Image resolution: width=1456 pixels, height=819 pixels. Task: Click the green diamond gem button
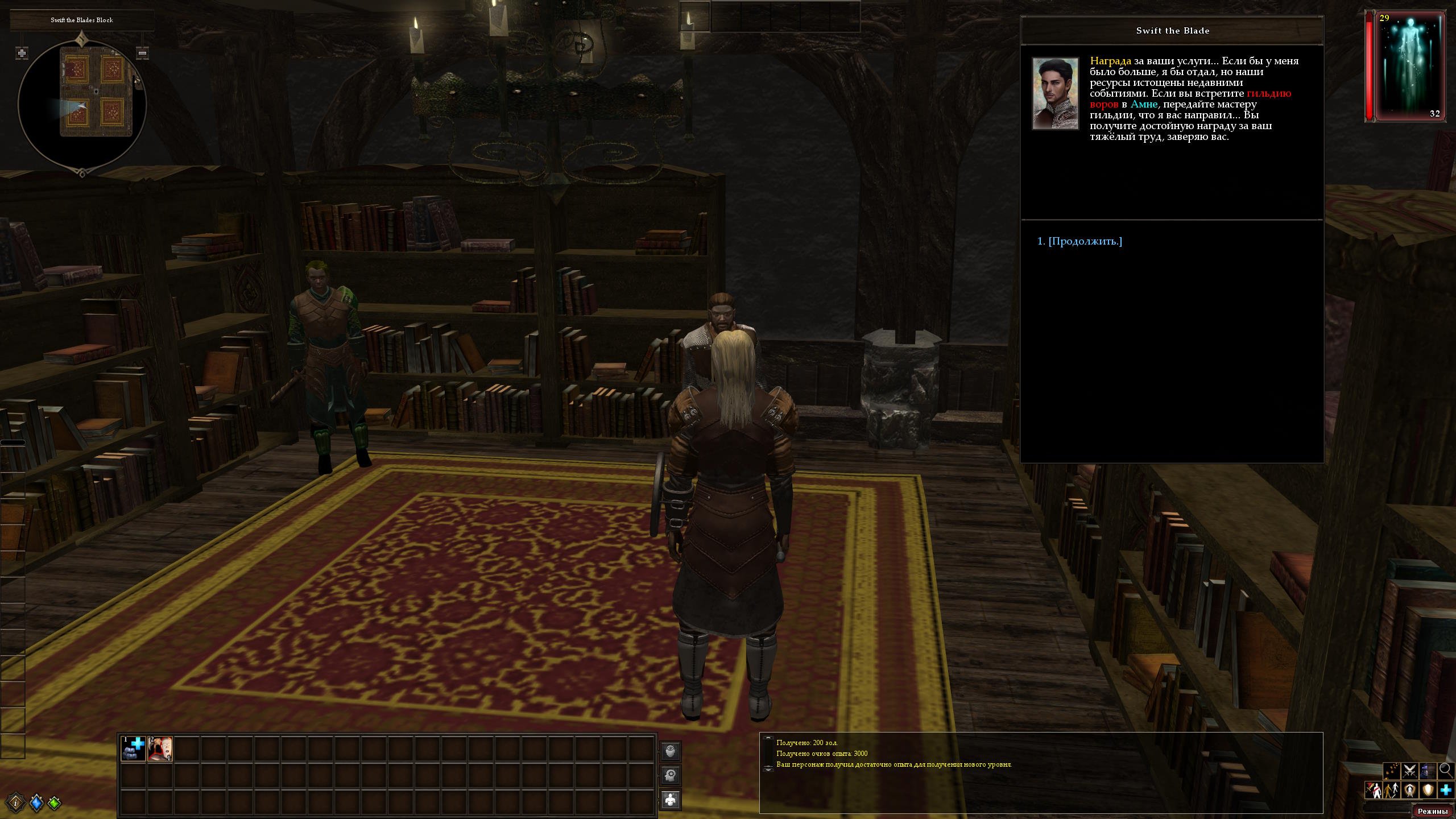coord(55,803)
